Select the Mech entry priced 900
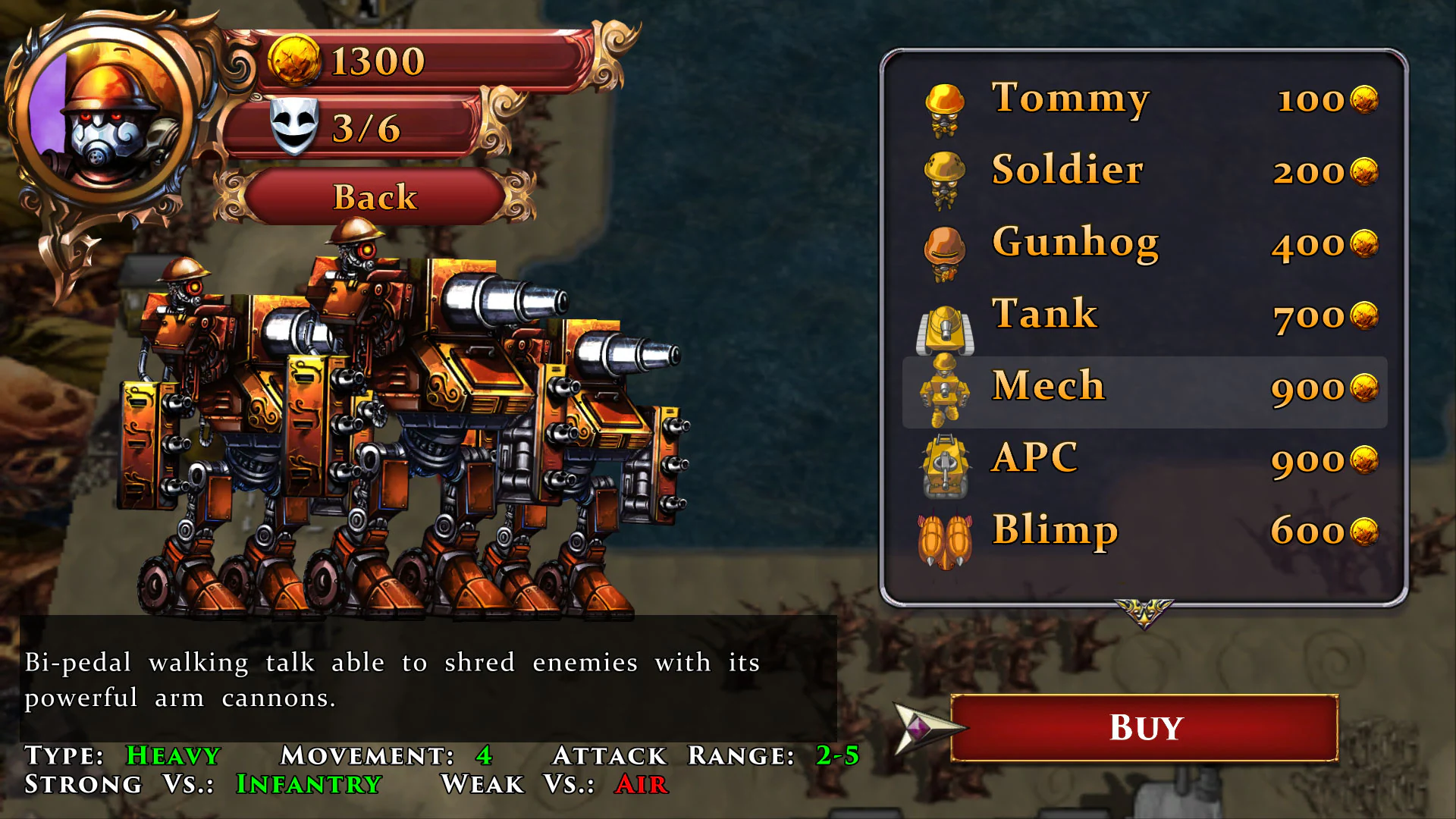 coord(1137,391)
